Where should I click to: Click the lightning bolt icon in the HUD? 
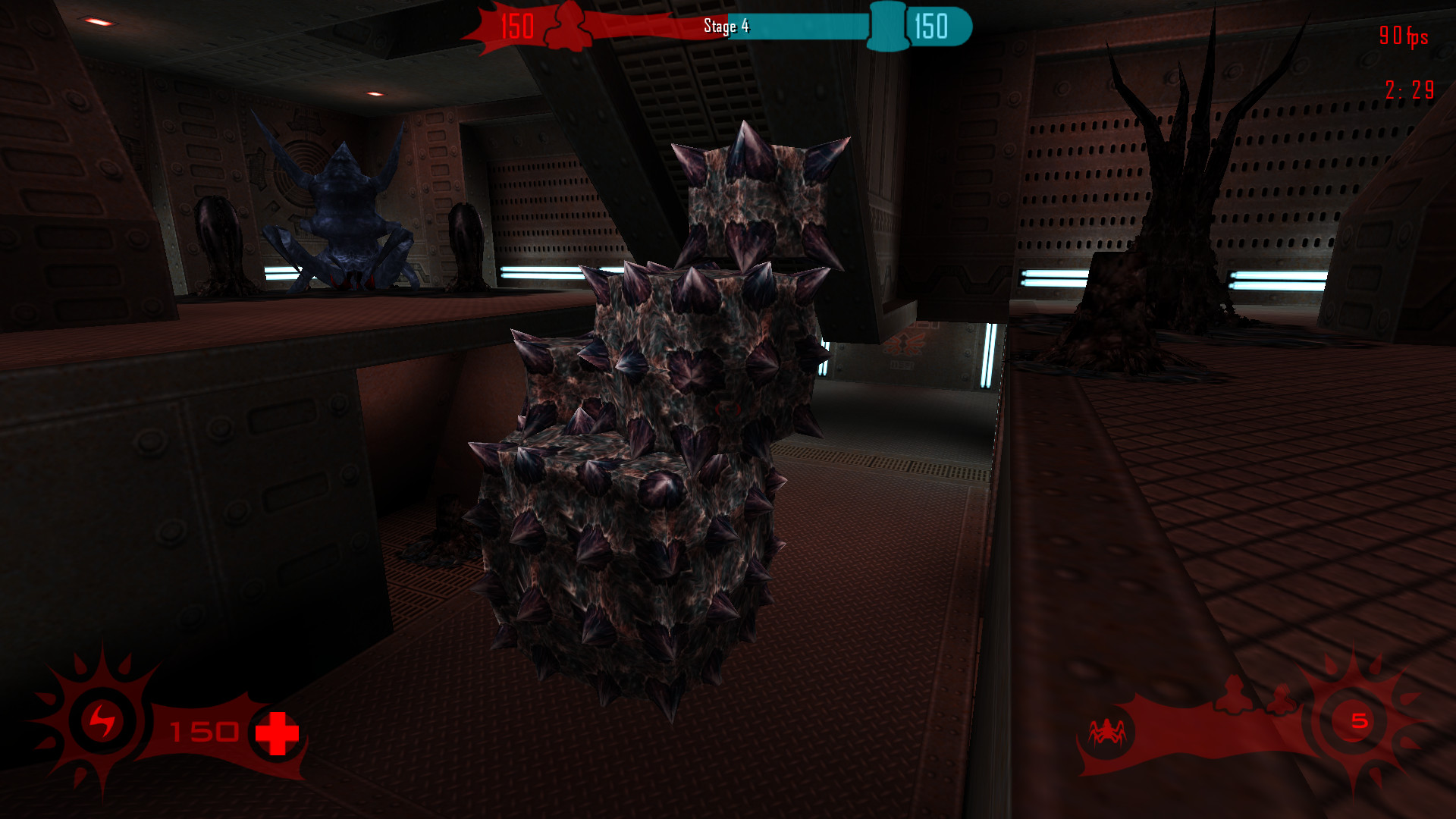pos(102,721)
